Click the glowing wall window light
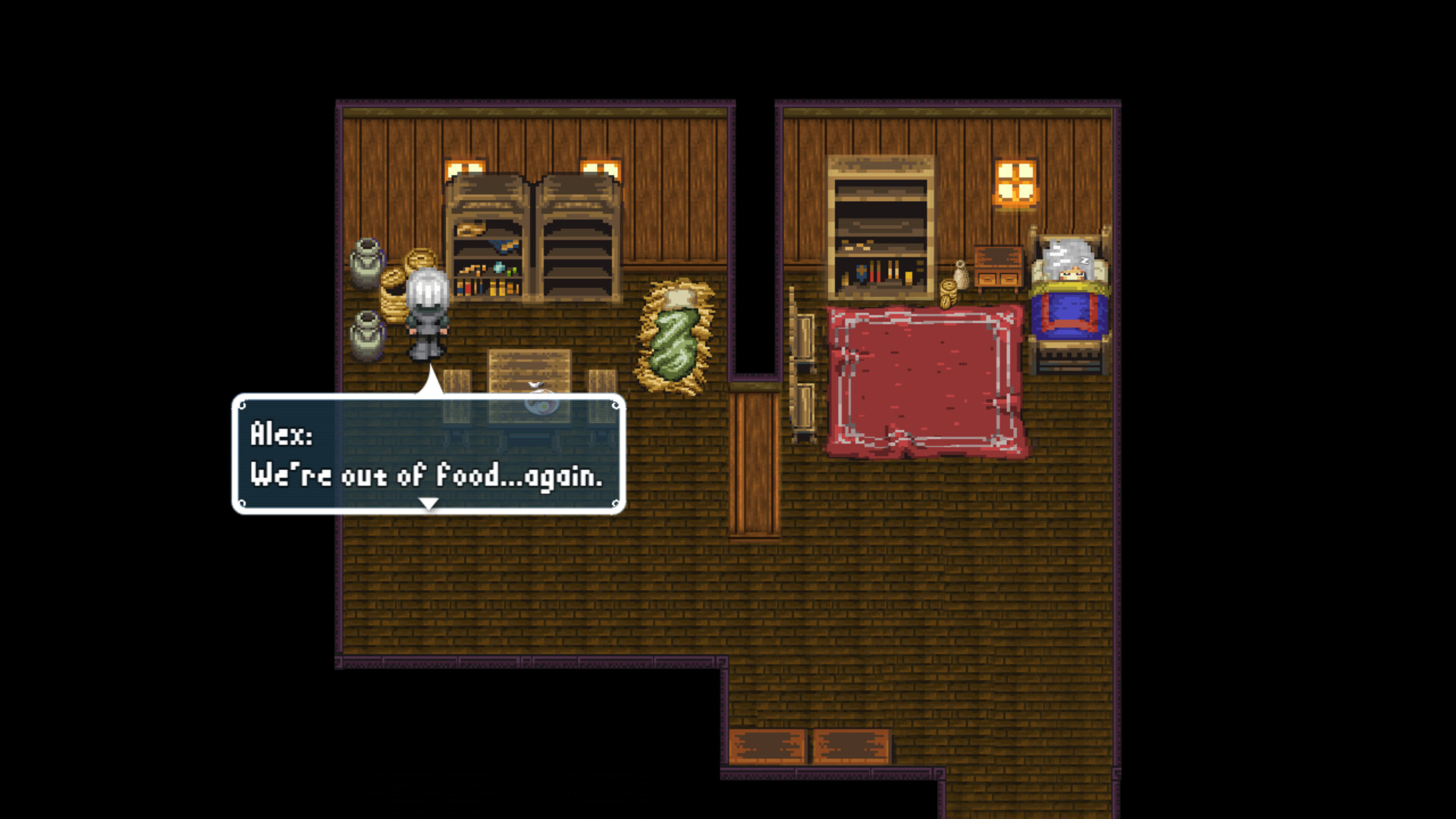This screenshot has width=1456, height=819. point(1016,182)
